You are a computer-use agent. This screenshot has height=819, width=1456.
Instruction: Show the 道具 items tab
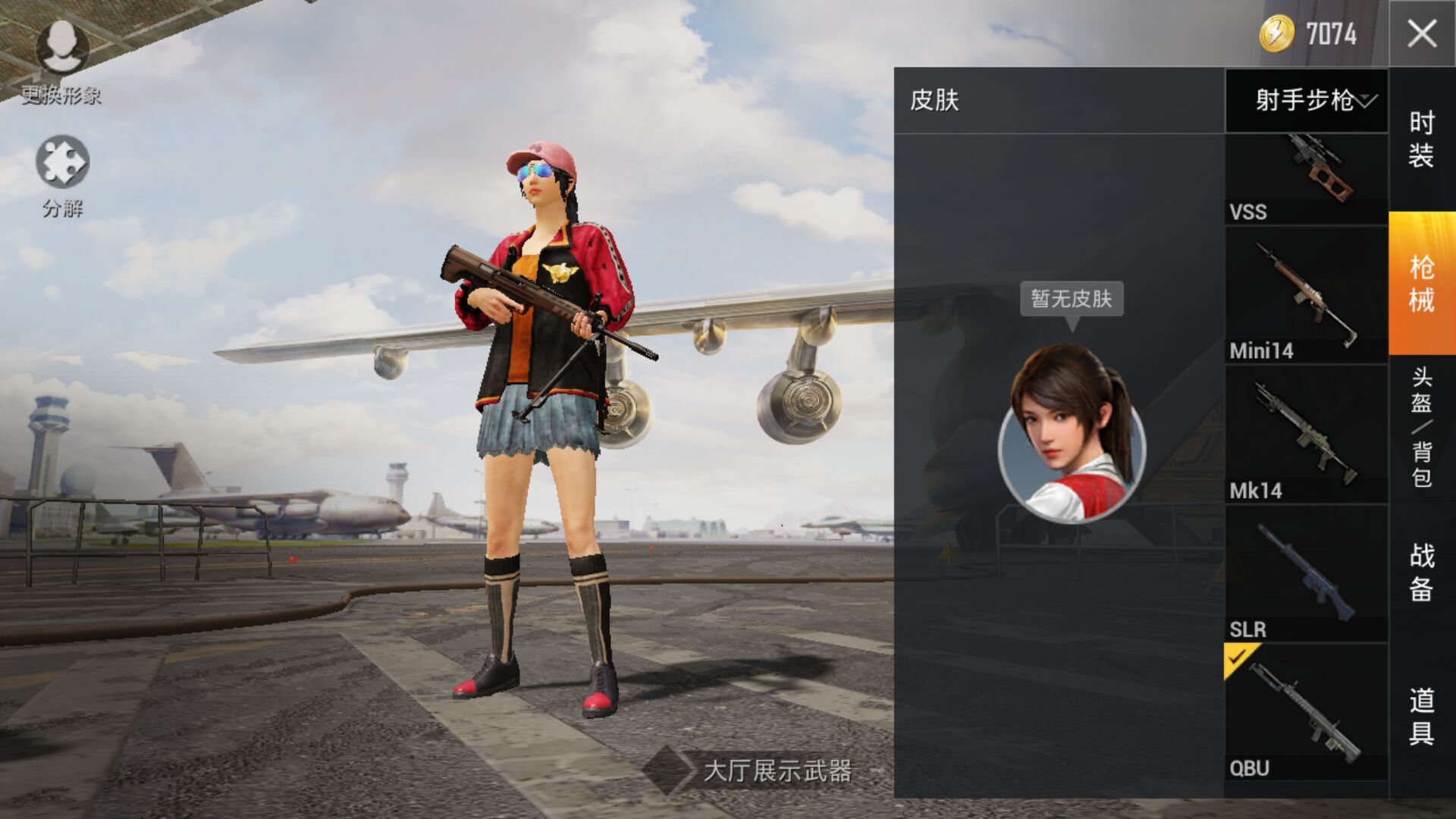[x=1422, y=716]
